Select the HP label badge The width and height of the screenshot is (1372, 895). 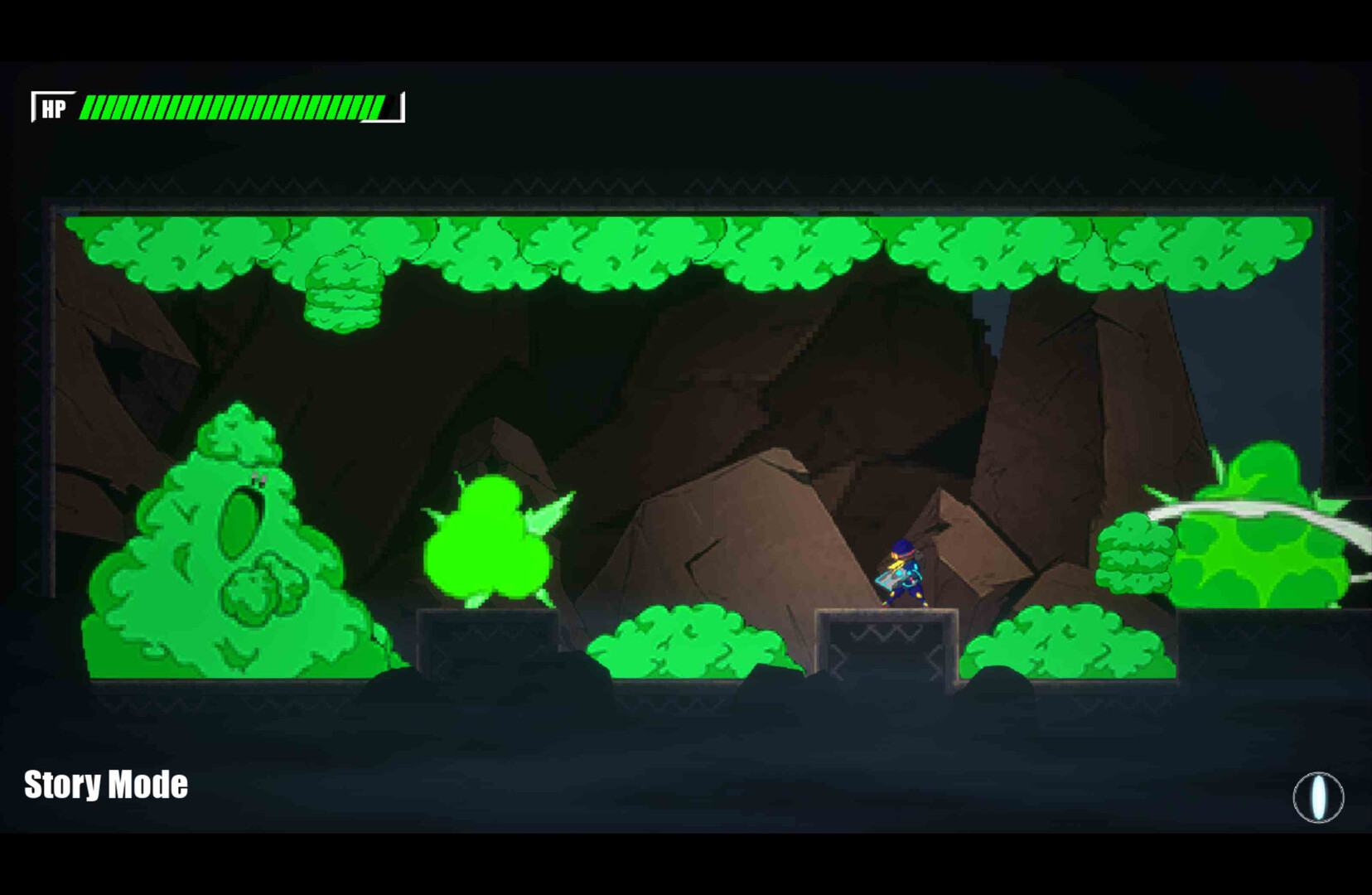point(53,106)
